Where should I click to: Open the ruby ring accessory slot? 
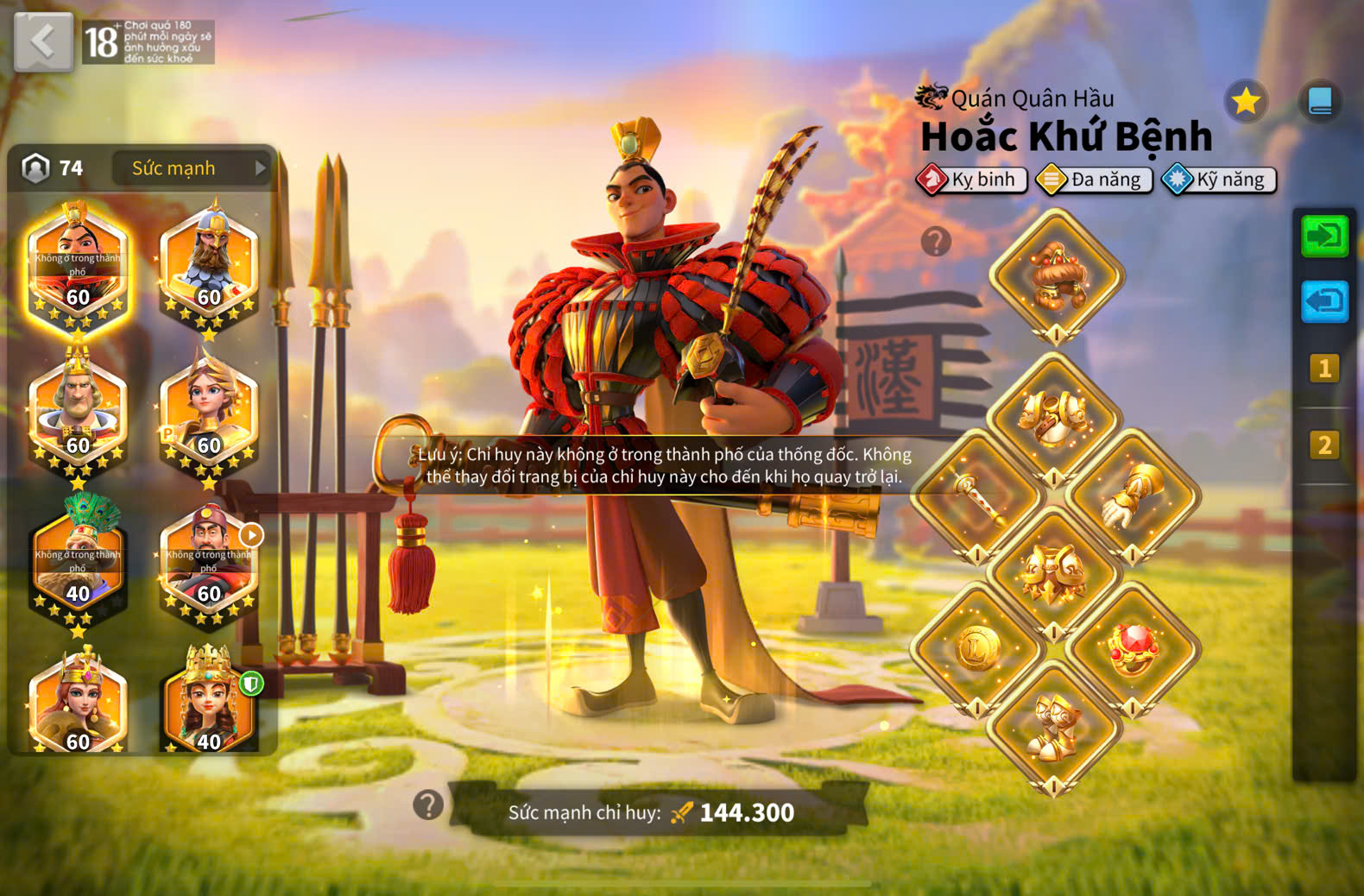(x=1133, y=649)
